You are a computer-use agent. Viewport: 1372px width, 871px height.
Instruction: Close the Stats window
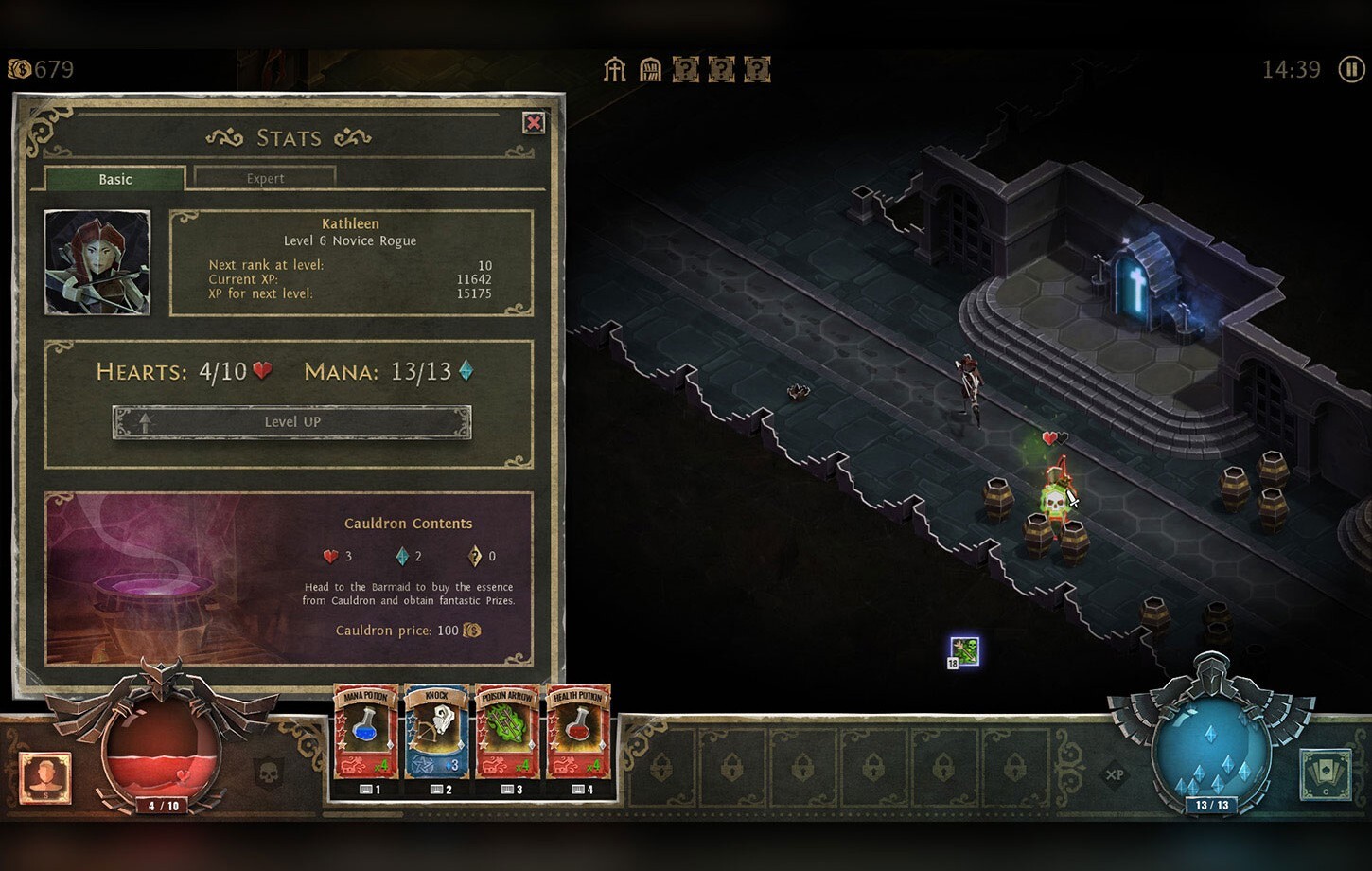point(535,123)
